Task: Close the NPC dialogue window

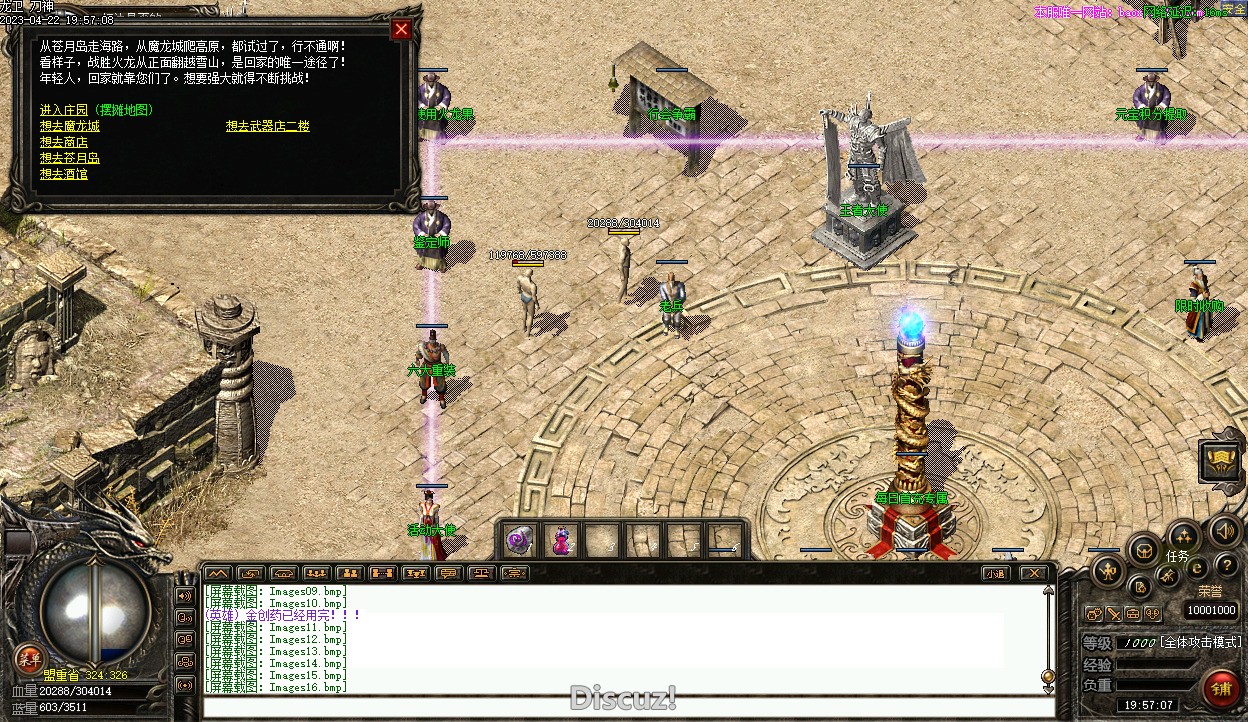Action: pyautogui.click(x=402, y=29)
